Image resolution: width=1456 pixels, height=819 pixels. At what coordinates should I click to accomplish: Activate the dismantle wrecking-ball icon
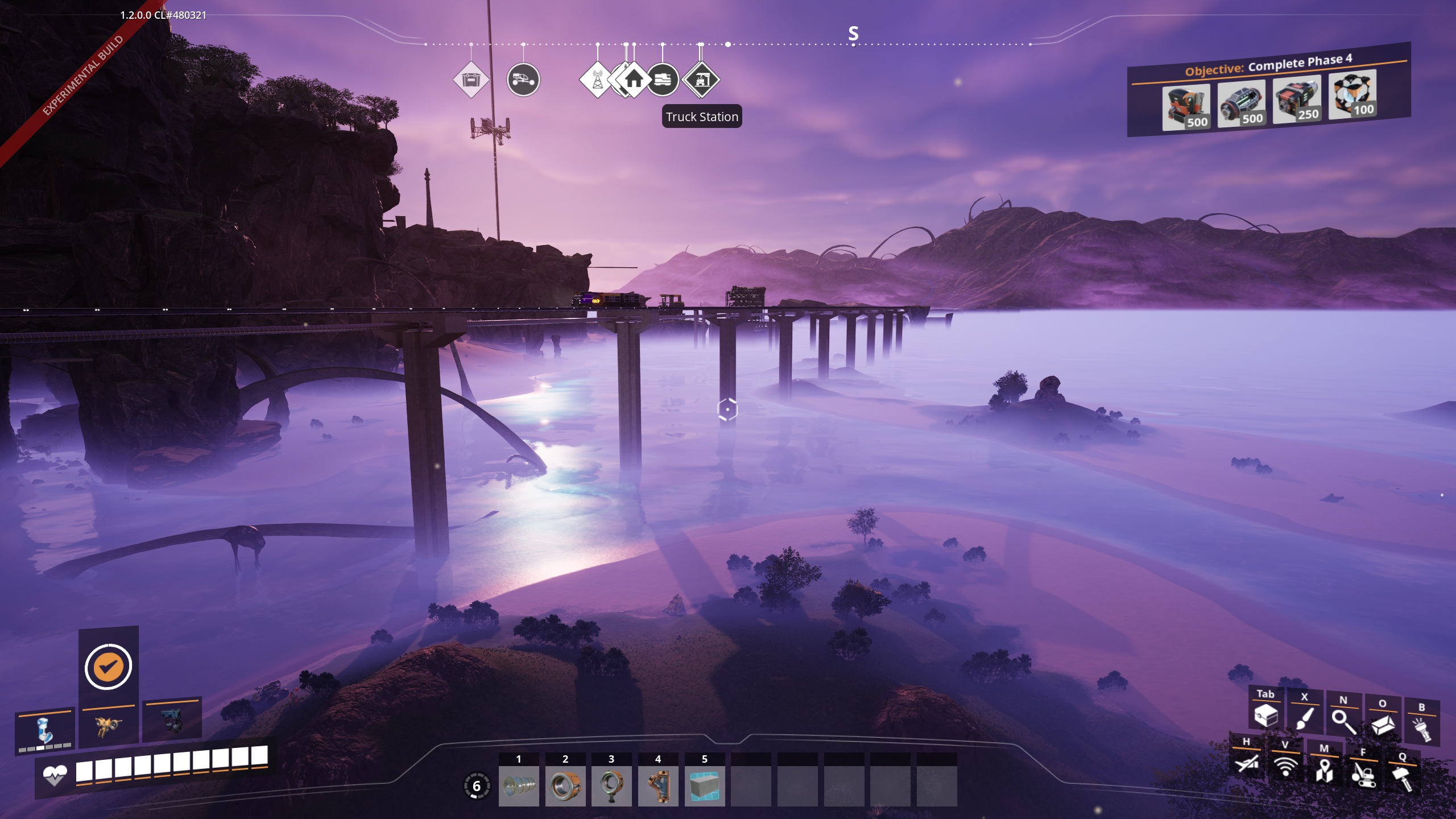1363,773
